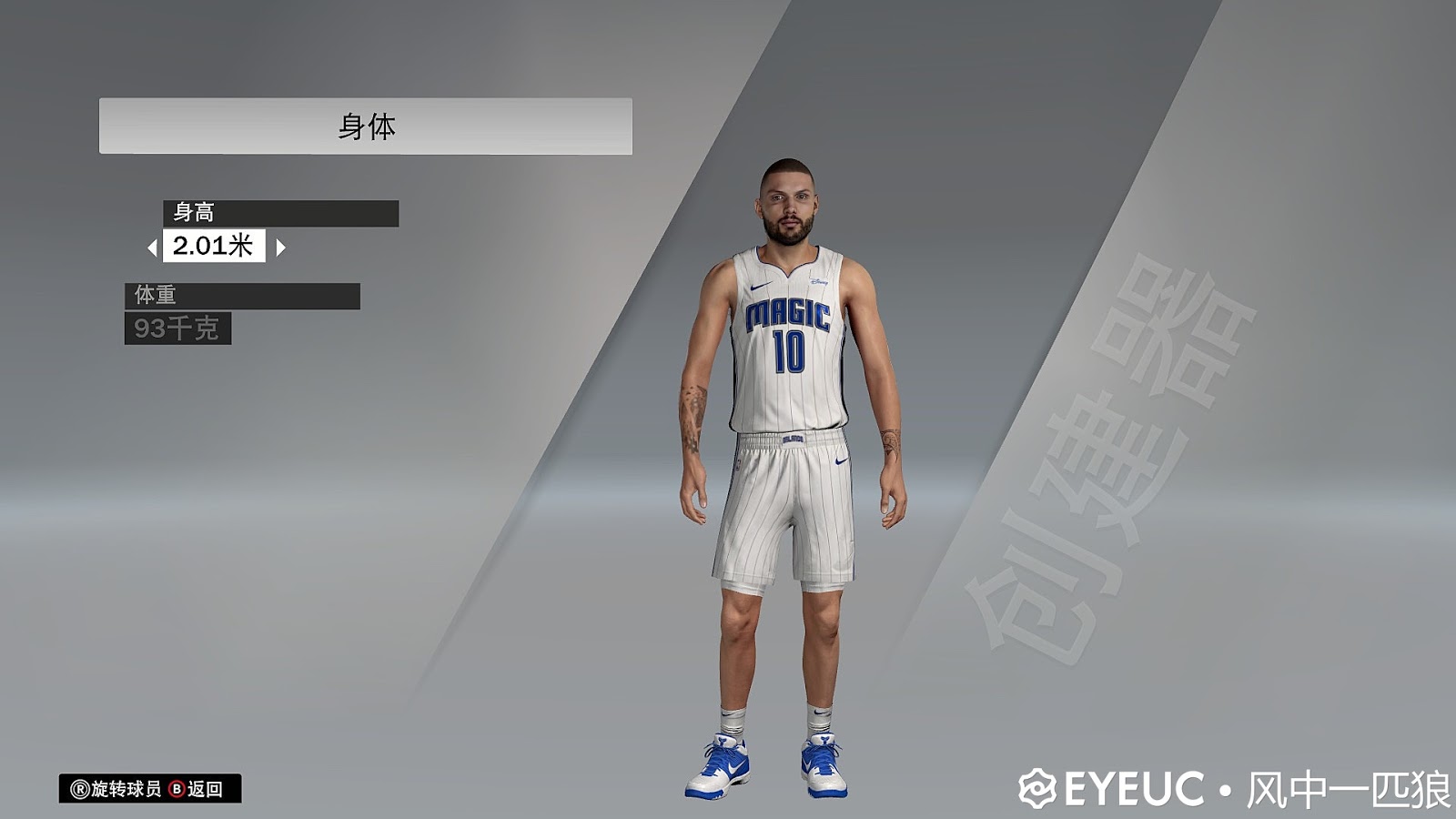Viewport: 1456px width, 819px height.
Task: Open the 体重 weight option bar
Action: 241,296
